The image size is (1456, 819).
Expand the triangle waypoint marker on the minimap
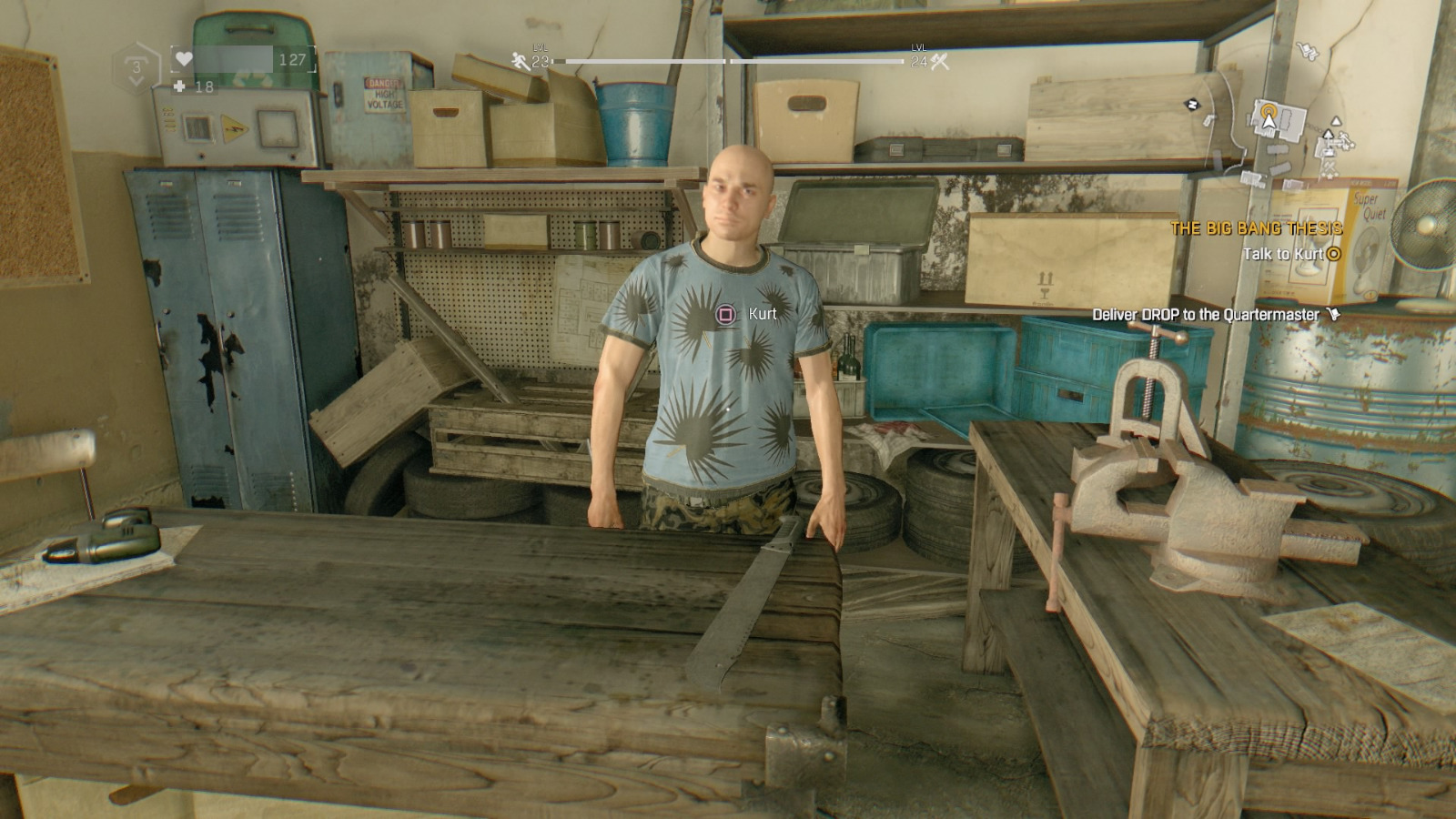pos(1336,122)
